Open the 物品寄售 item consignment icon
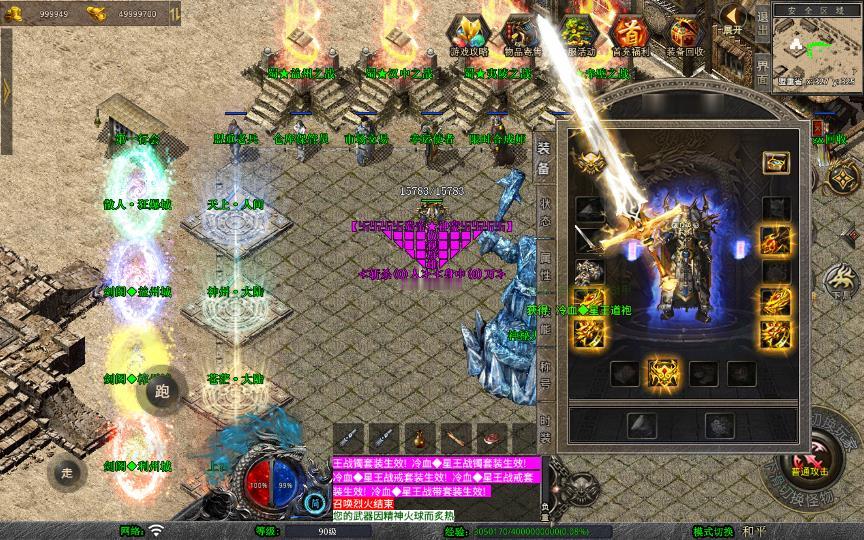The height and width of the screenshot is (540, 864). coord(520,35)
